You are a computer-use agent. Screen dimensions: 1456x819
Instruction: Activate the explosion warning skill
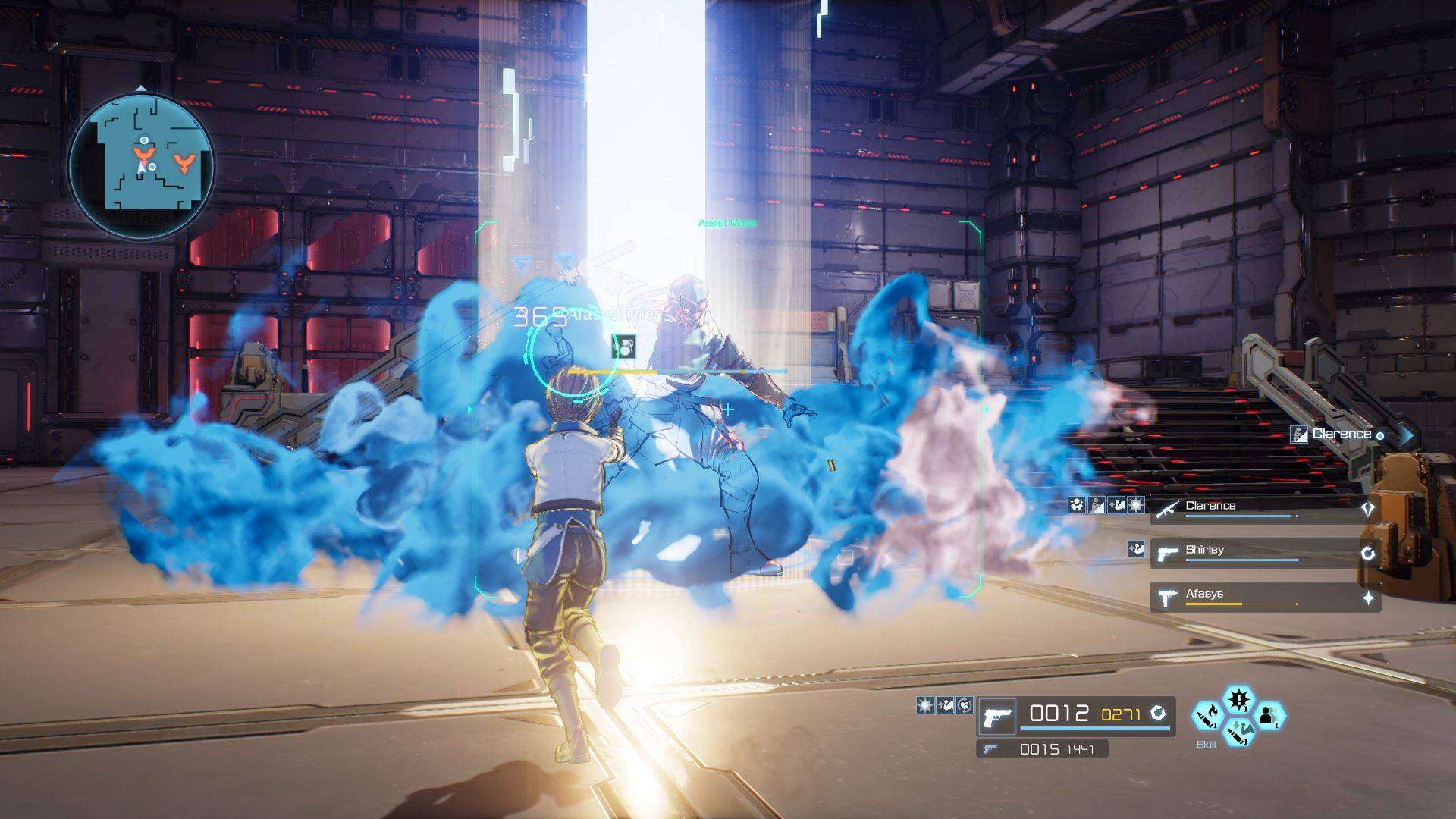click(x=1238, y=698)
